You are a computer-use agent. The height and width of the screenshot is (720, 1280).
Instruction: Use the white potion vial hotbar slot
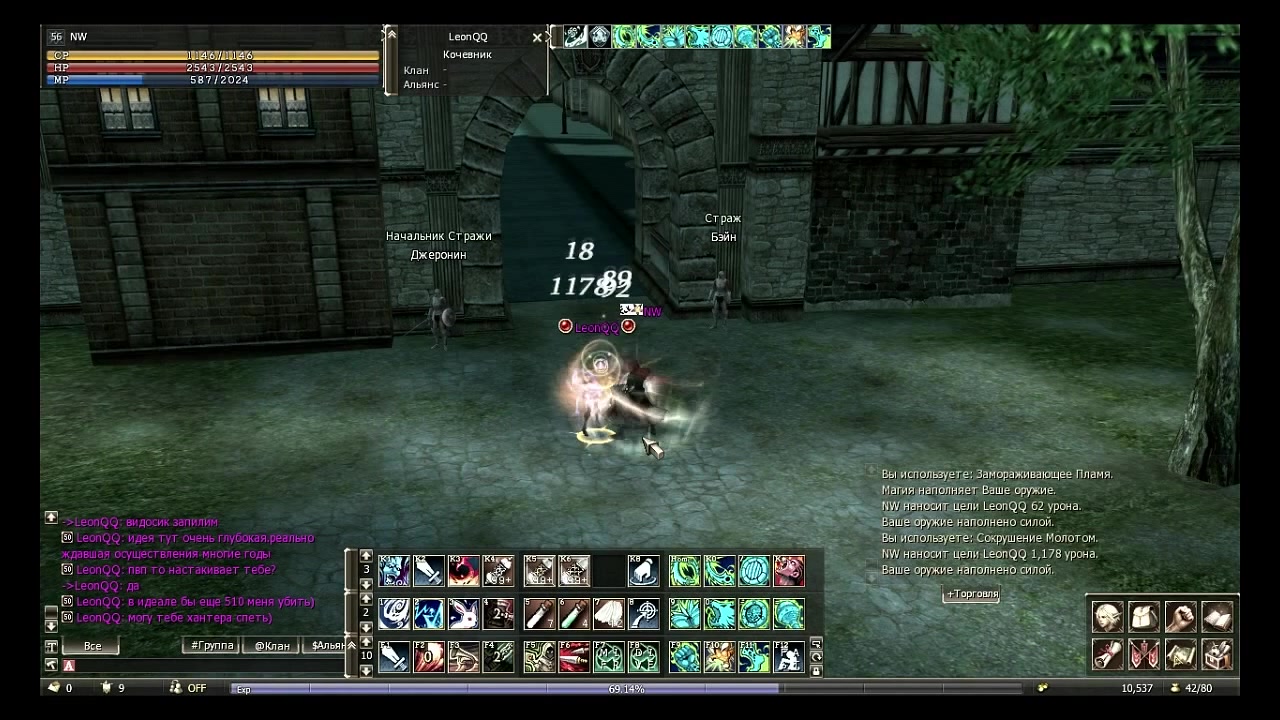pyautogui.click(x=539, y=613)
